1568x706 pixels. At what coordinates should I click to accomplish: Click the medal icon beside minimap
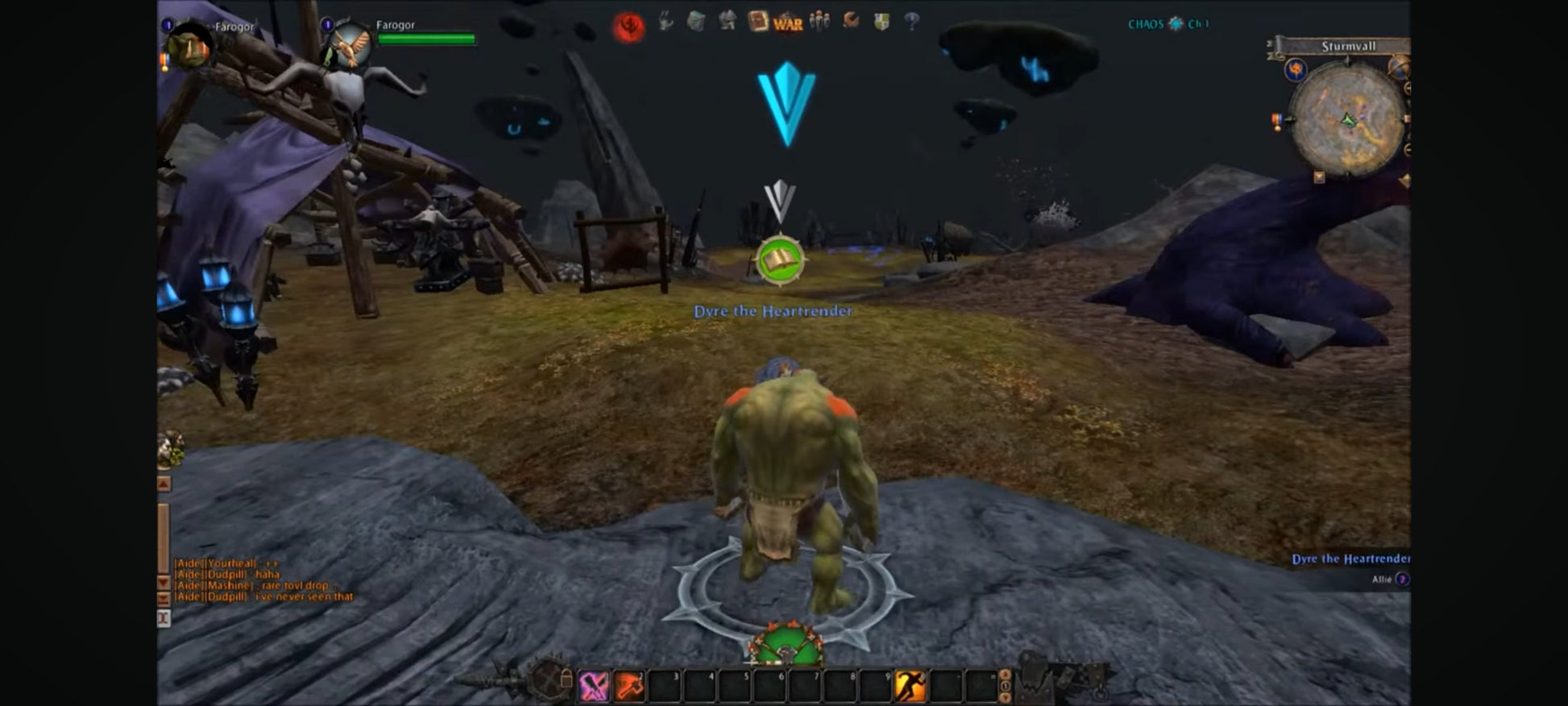coord(1277,122)
